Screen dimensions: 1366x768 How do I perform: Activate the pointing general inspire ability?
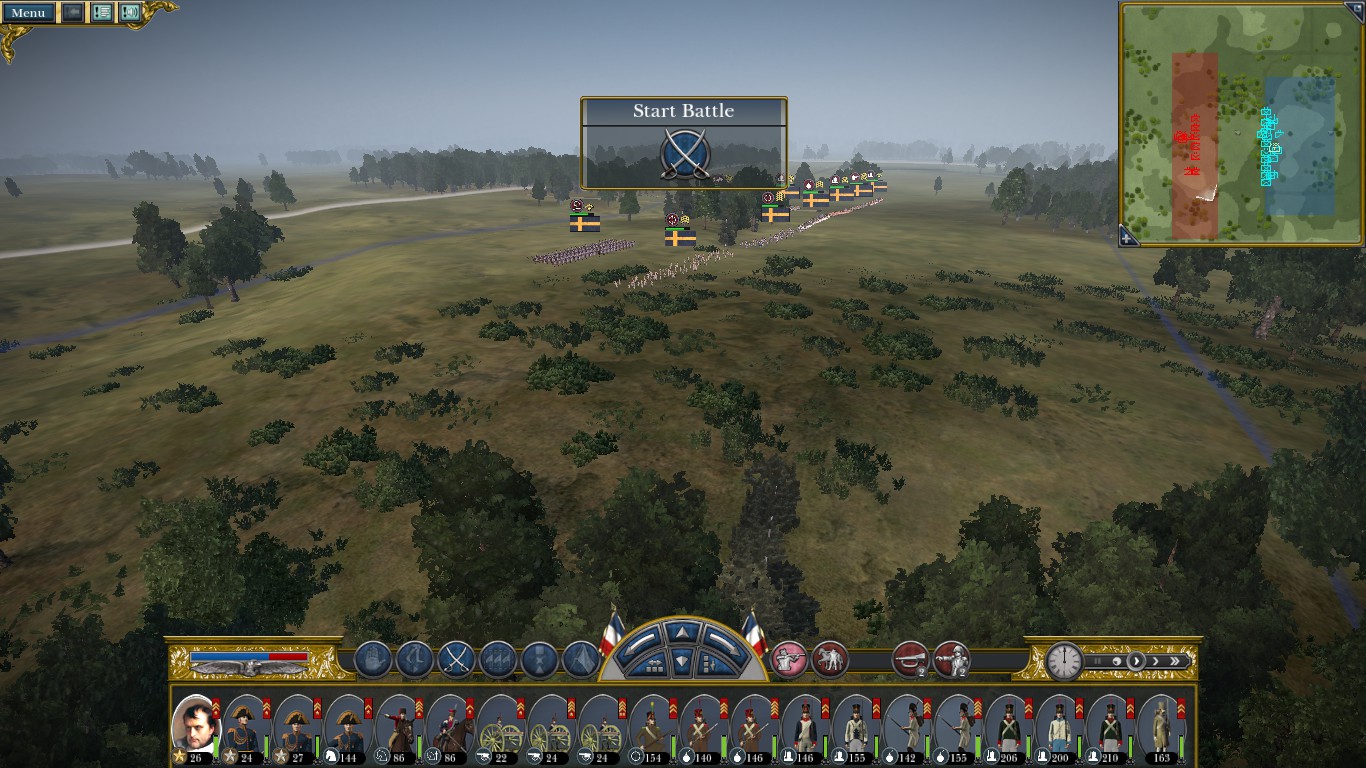[x=951, y=660]
